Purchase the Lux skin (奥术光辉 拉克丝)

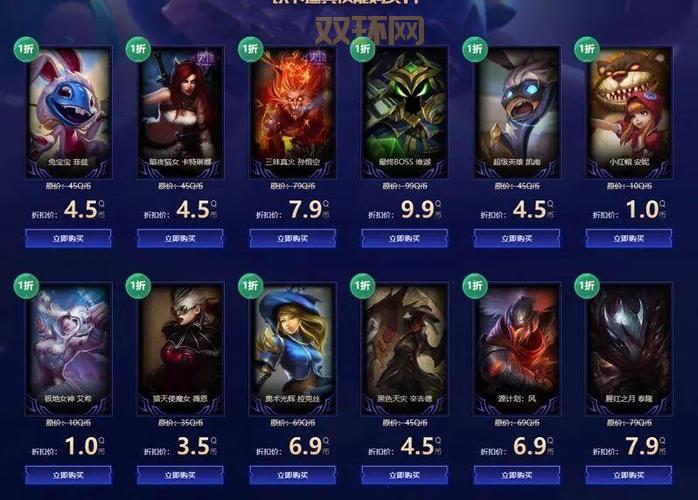pyautogui.click(x=292, y=475)
